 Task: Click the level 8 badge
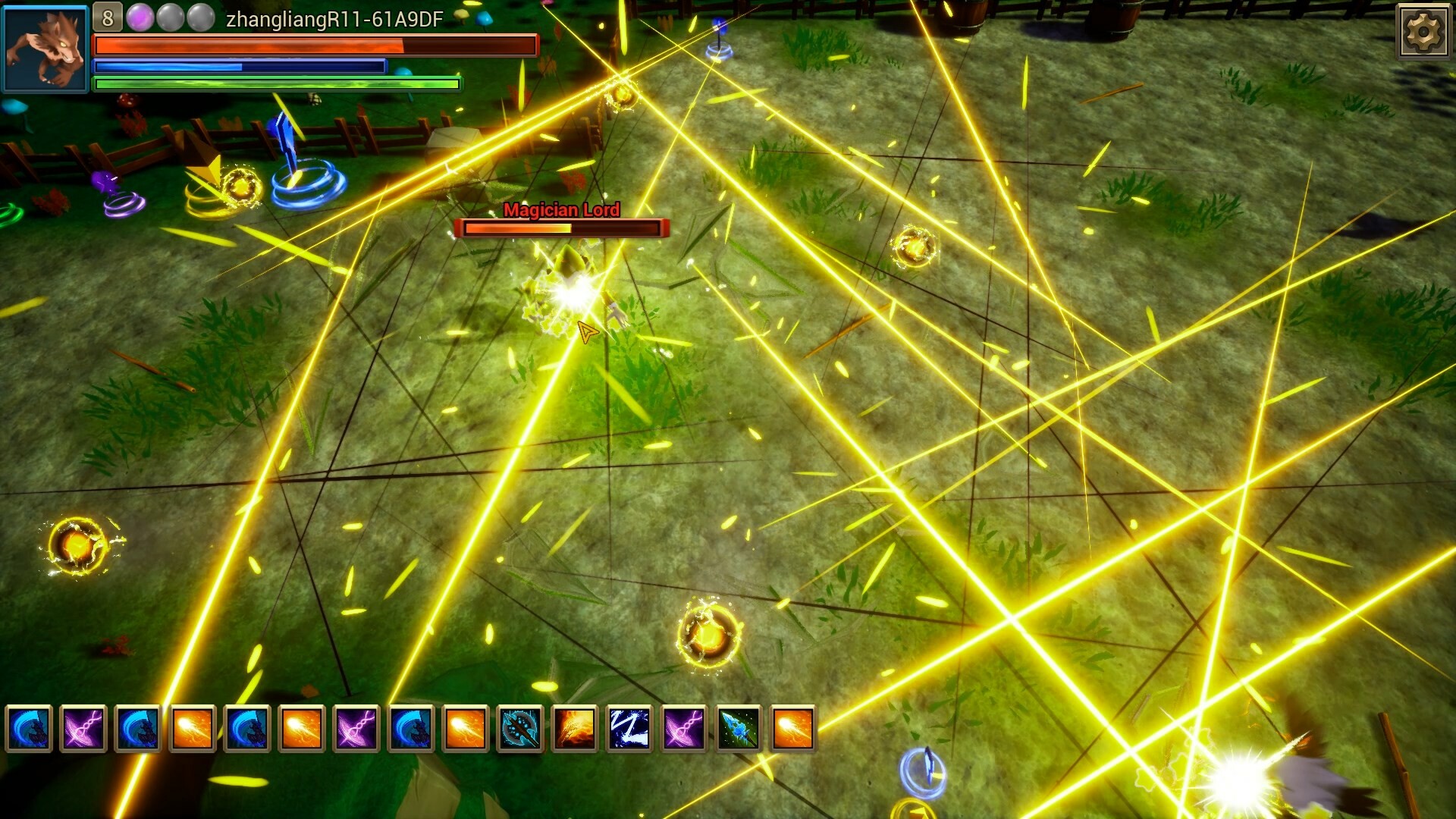coord(106,15)
